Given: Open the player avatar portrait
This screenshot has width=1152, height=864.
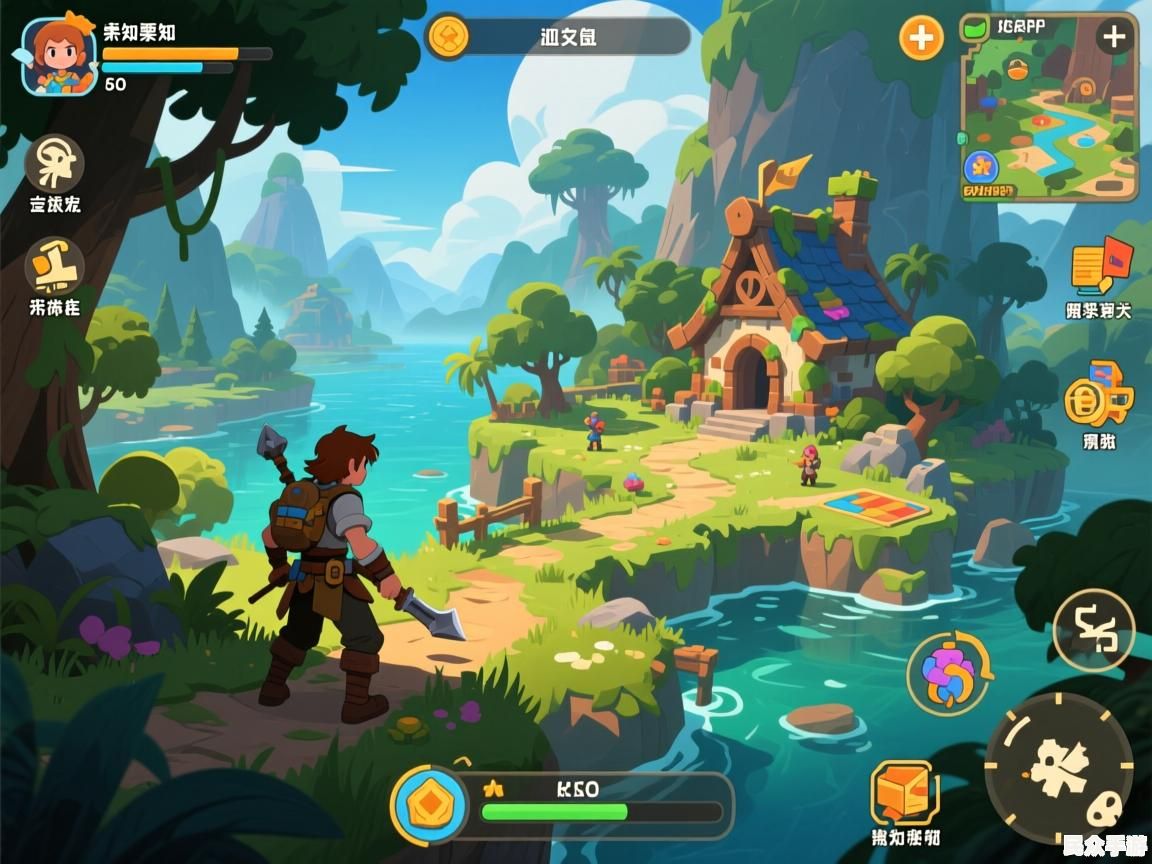Looking at the screenshot, I should 59,55.
